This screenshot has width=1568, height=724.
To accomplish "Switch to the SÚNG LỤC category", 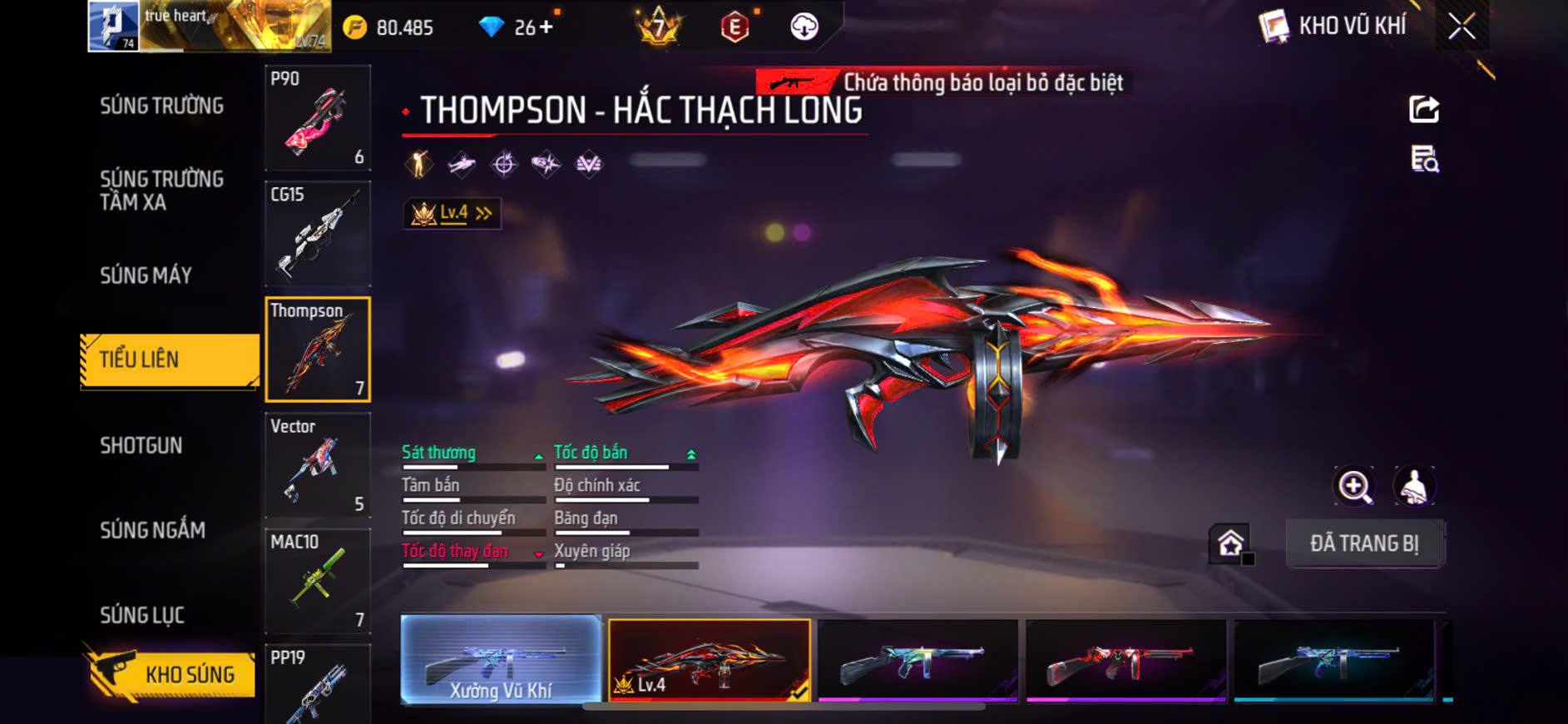I will [x=142, y=615].
